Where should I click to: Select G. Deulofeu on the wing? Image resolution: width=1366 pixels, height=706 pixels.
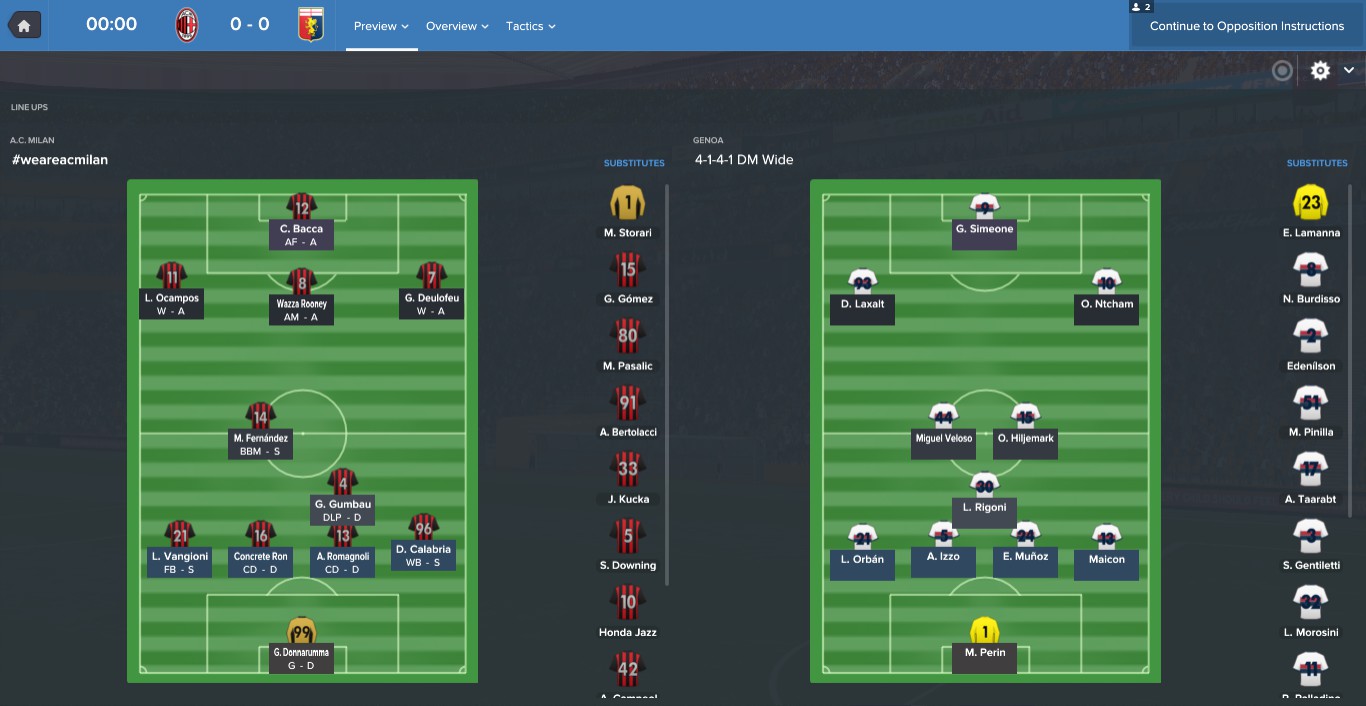[x=431, y=291]
